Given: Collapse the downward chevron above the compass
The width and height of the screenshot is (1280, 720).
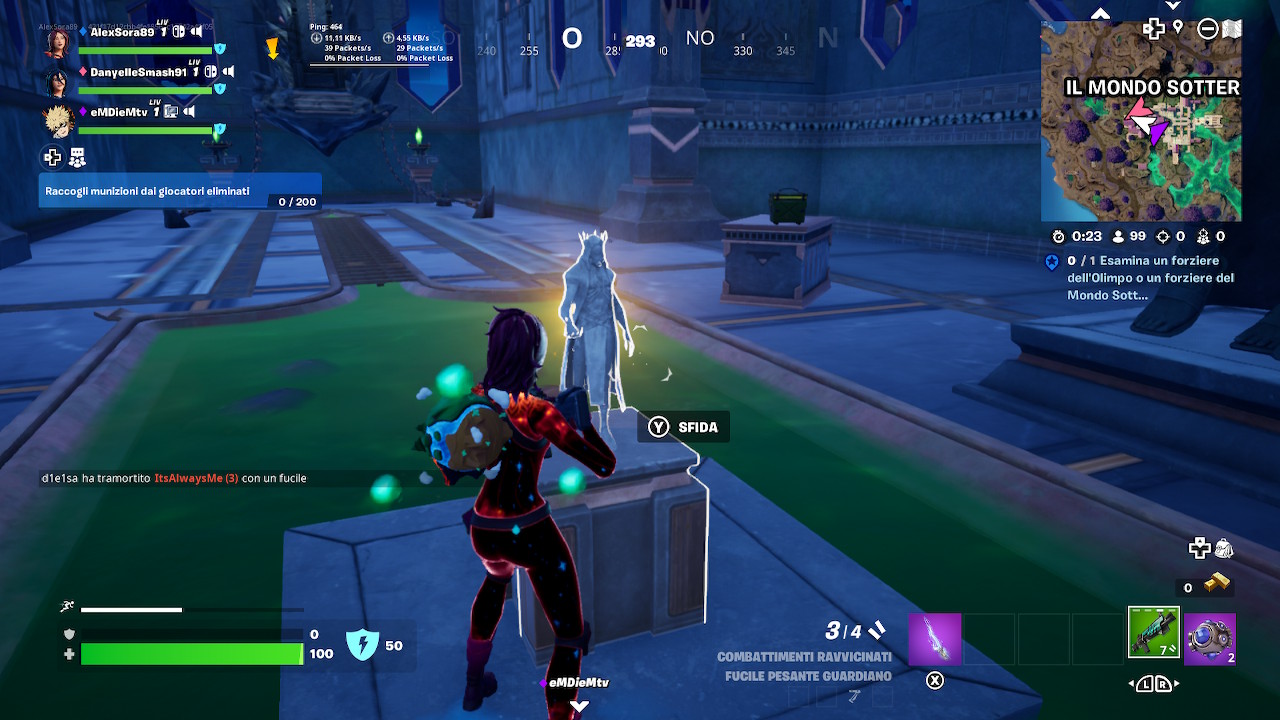Looking at the screenshot, I should [1172, 5].
